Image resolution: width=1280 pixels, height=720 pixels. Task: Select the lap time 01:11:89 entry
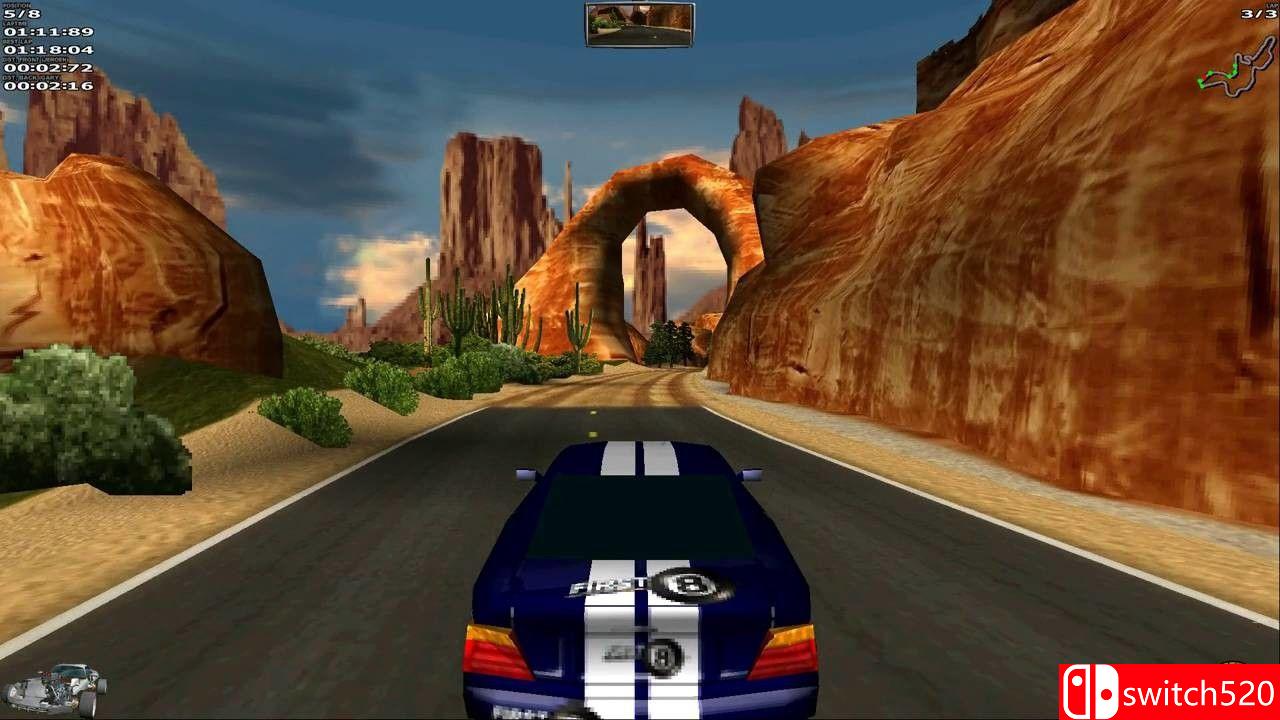coord(47,30)
